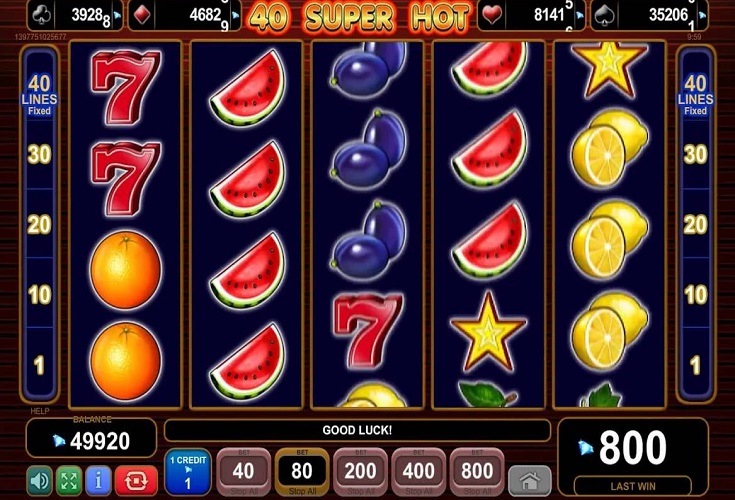Bet 800 credits on this spin
This screenshot has width=735, height=500.
[477, 471]
